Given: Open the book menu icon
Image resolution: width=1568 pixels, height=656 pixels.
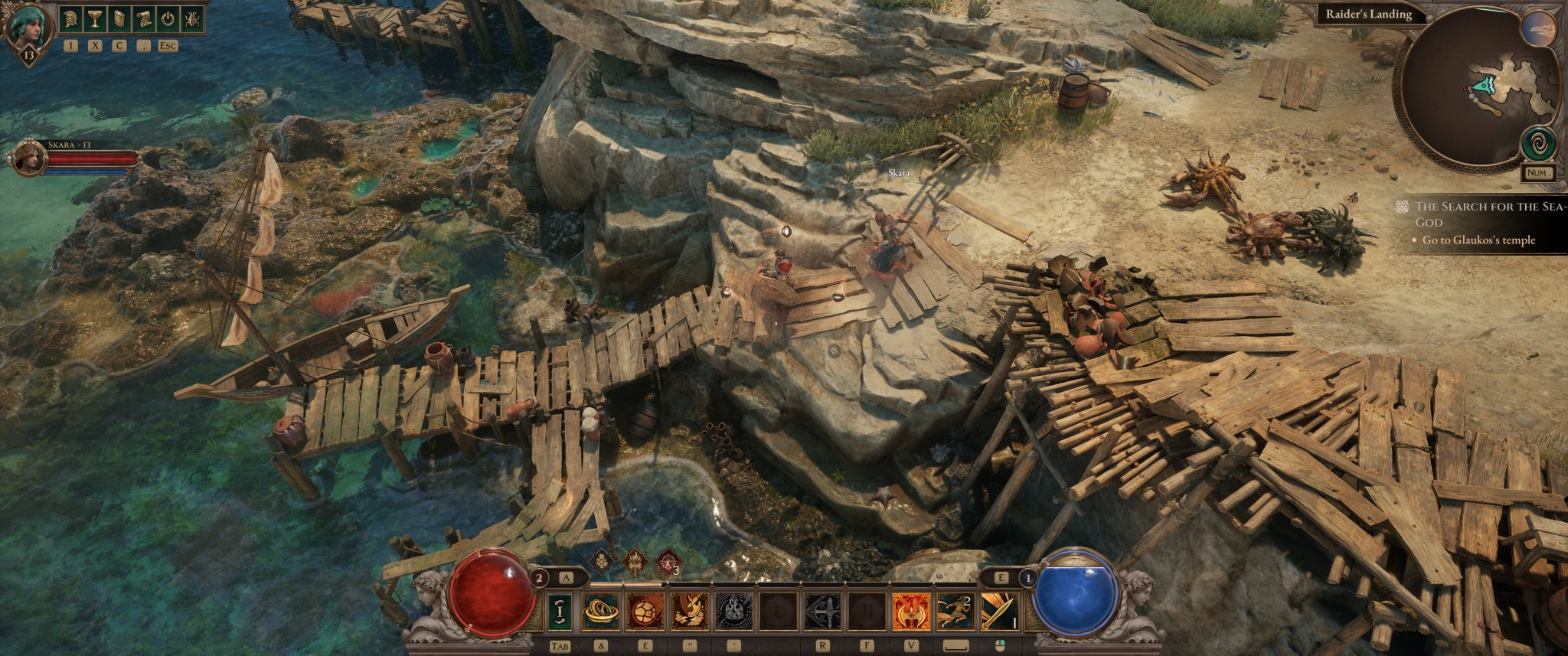Looking at the screenshot, I should click(119, 19).
